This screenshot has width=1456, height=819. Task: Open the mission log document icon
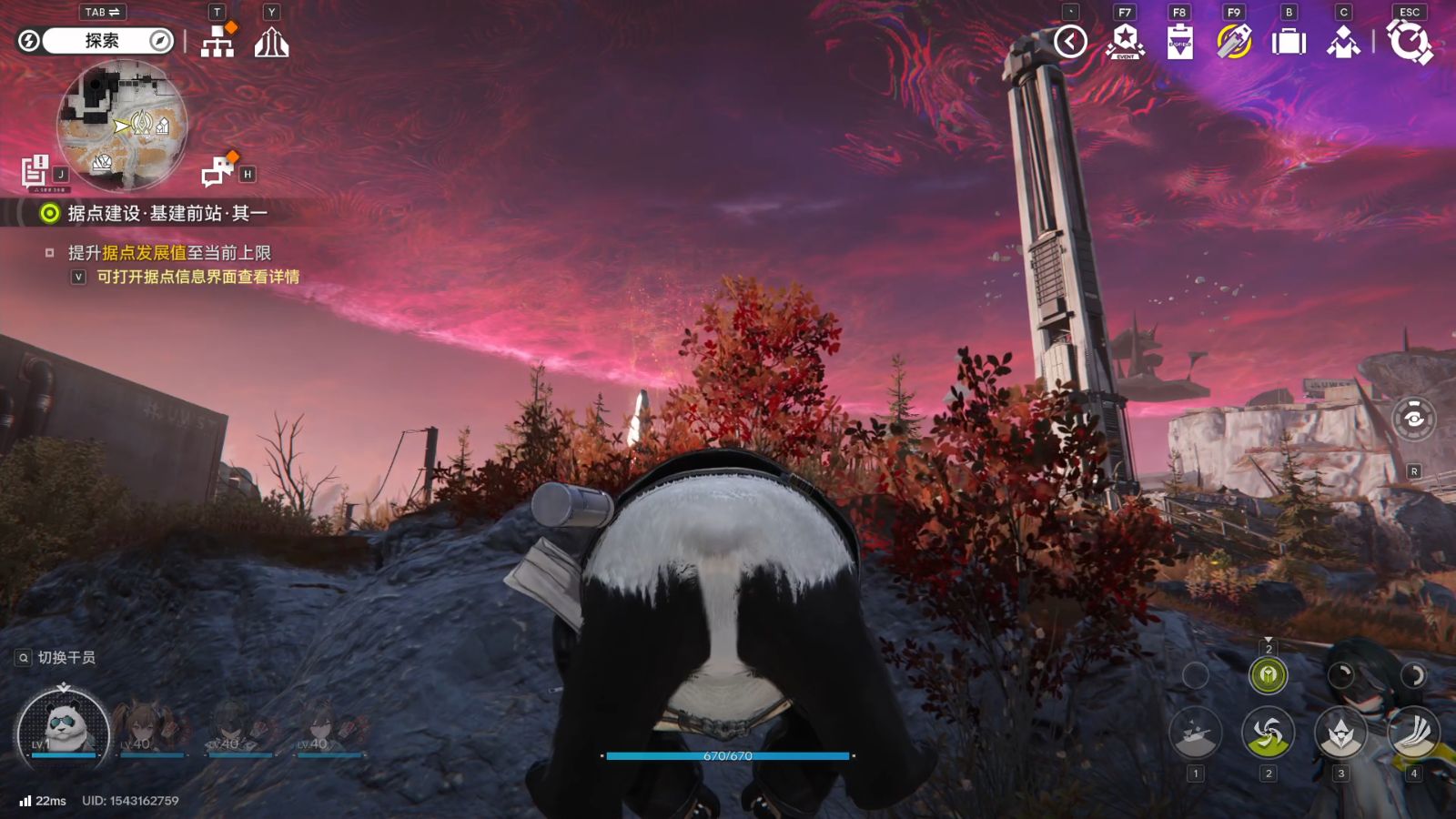(x=35, y=170)
